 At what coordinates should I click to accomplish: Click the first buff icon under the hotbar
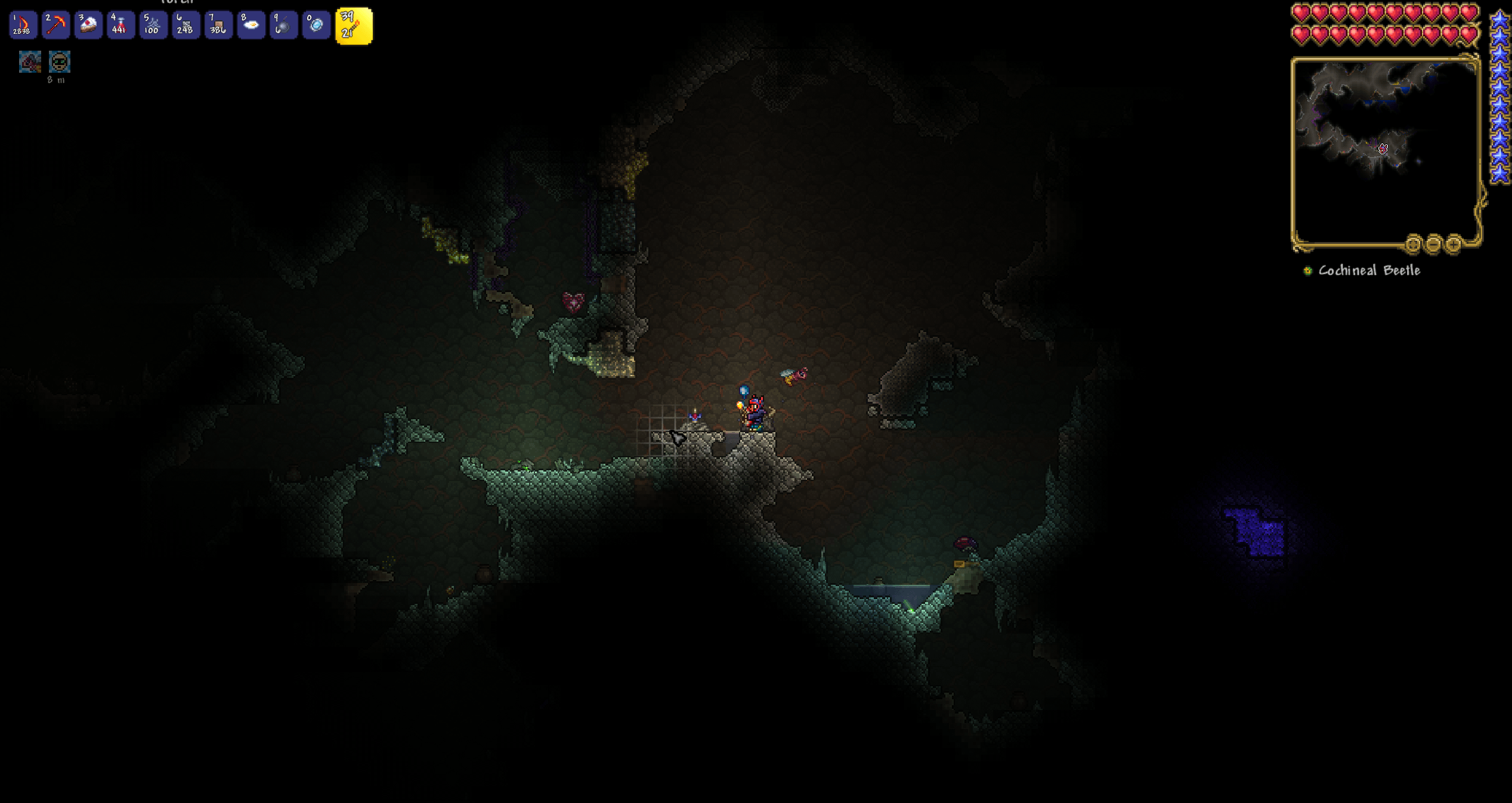pyautogui.click(x=30, y=62)
